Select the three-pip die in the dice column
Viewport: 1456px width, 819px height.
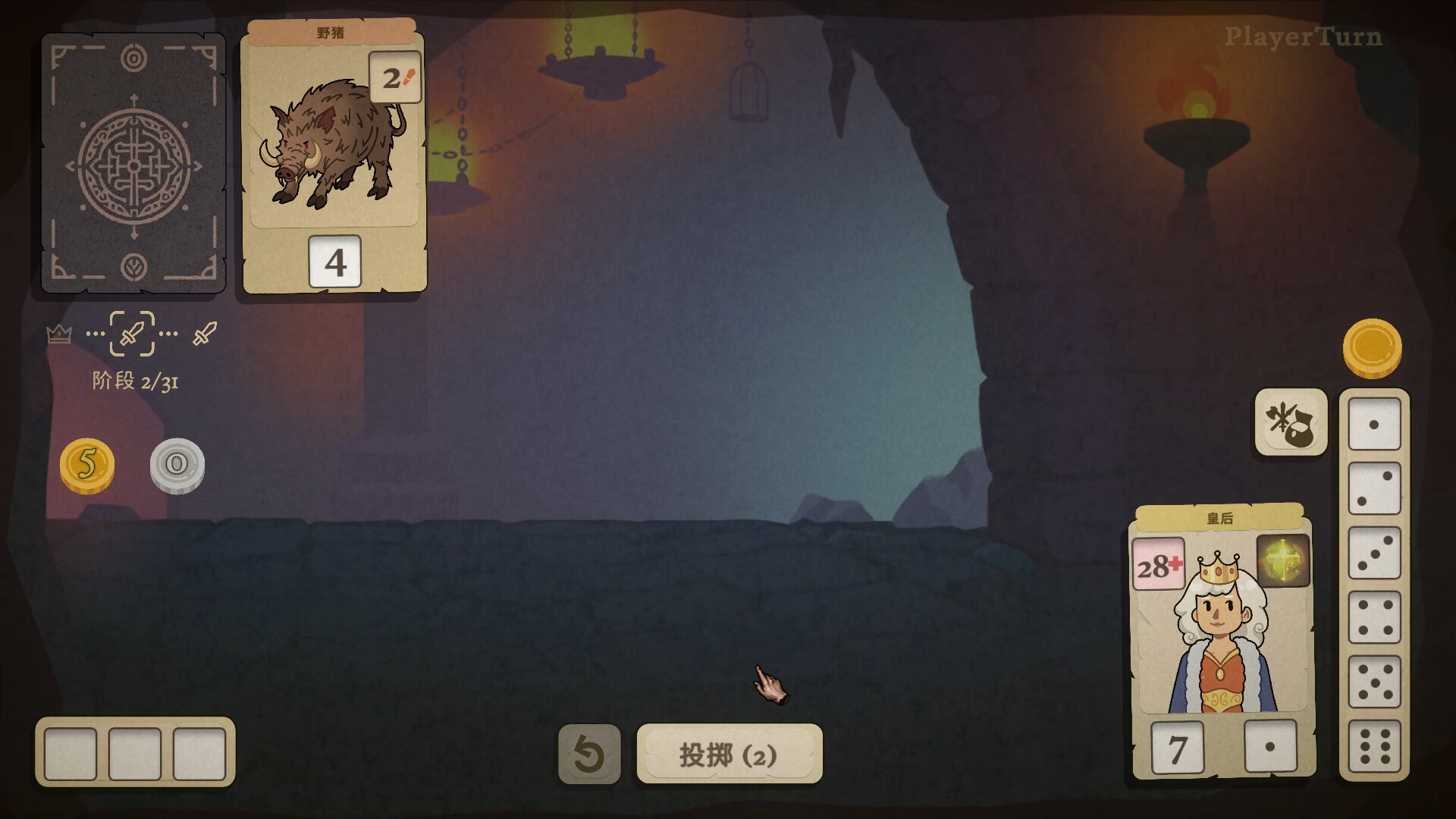pyautogui.click(x=1375, y=554)
